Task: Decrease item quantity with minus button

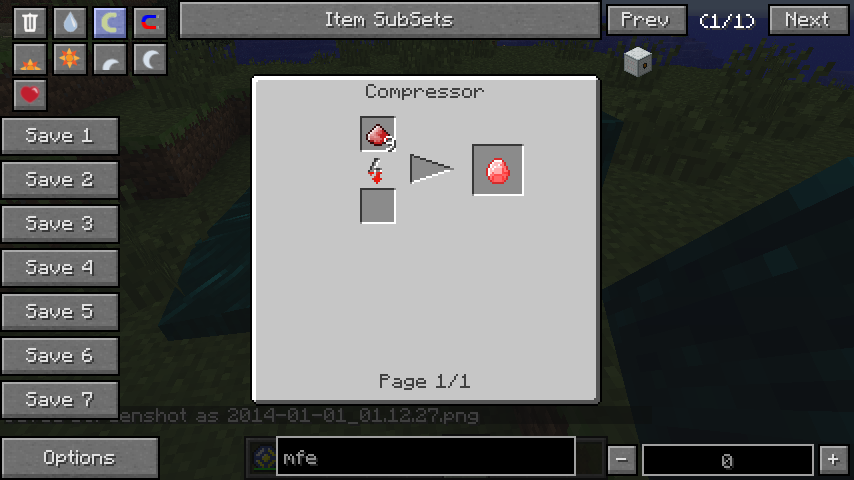Action: (x=622, y=460)
